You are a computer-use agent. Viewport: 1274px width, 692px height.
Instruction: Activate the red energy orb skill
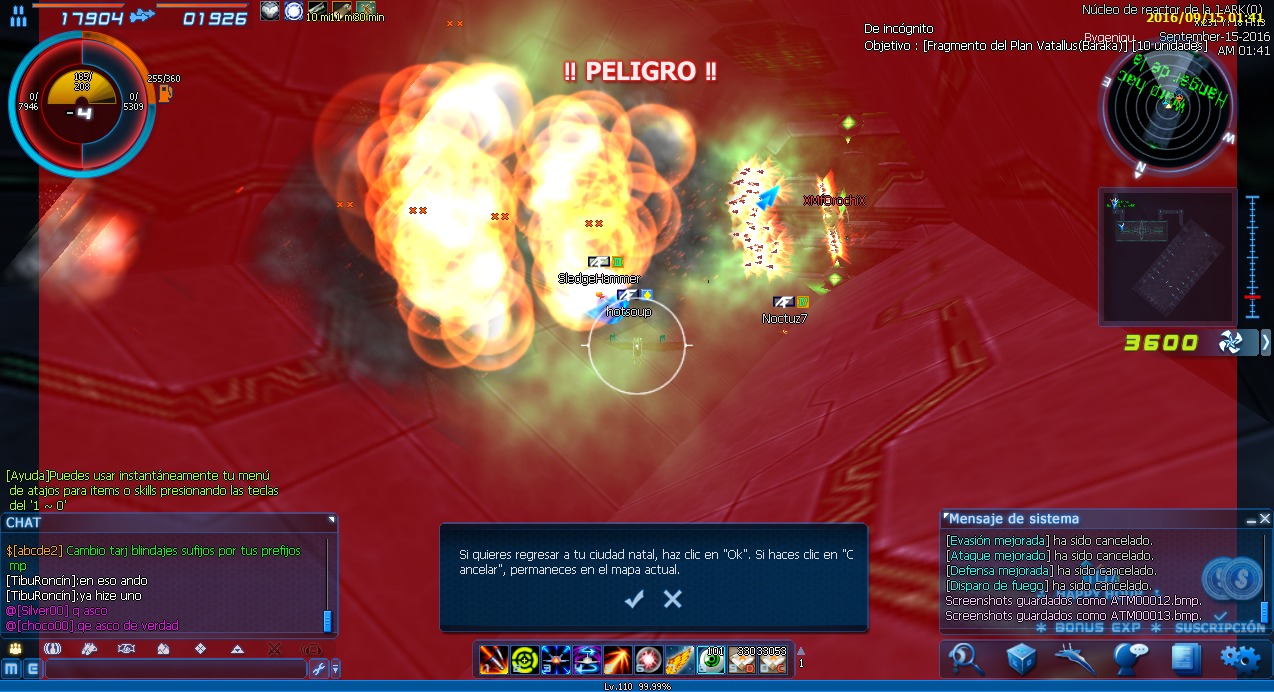tap(648, 659)
